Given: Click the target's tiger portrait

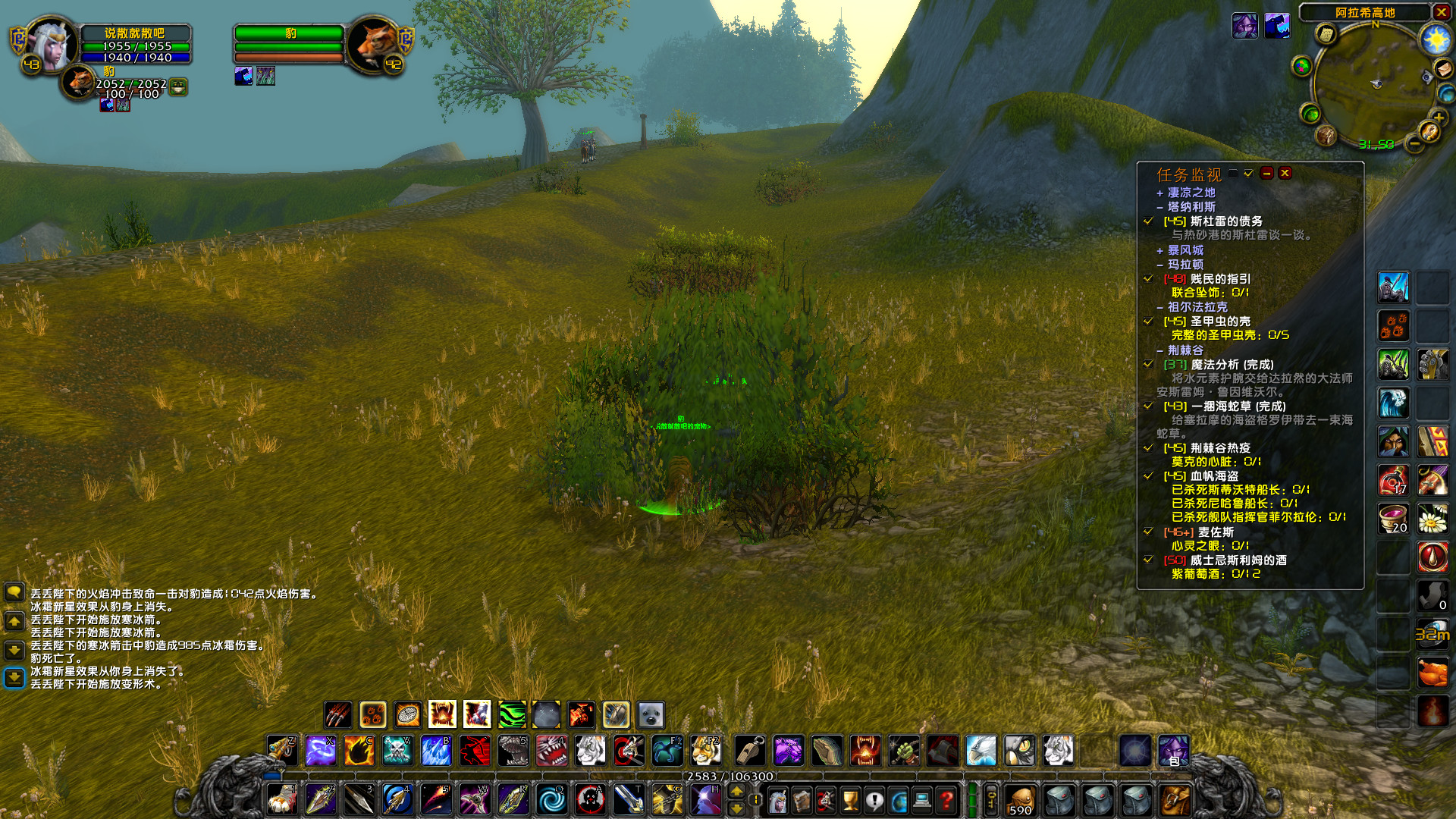Looking at the screenshot, I should pos(373,44).
